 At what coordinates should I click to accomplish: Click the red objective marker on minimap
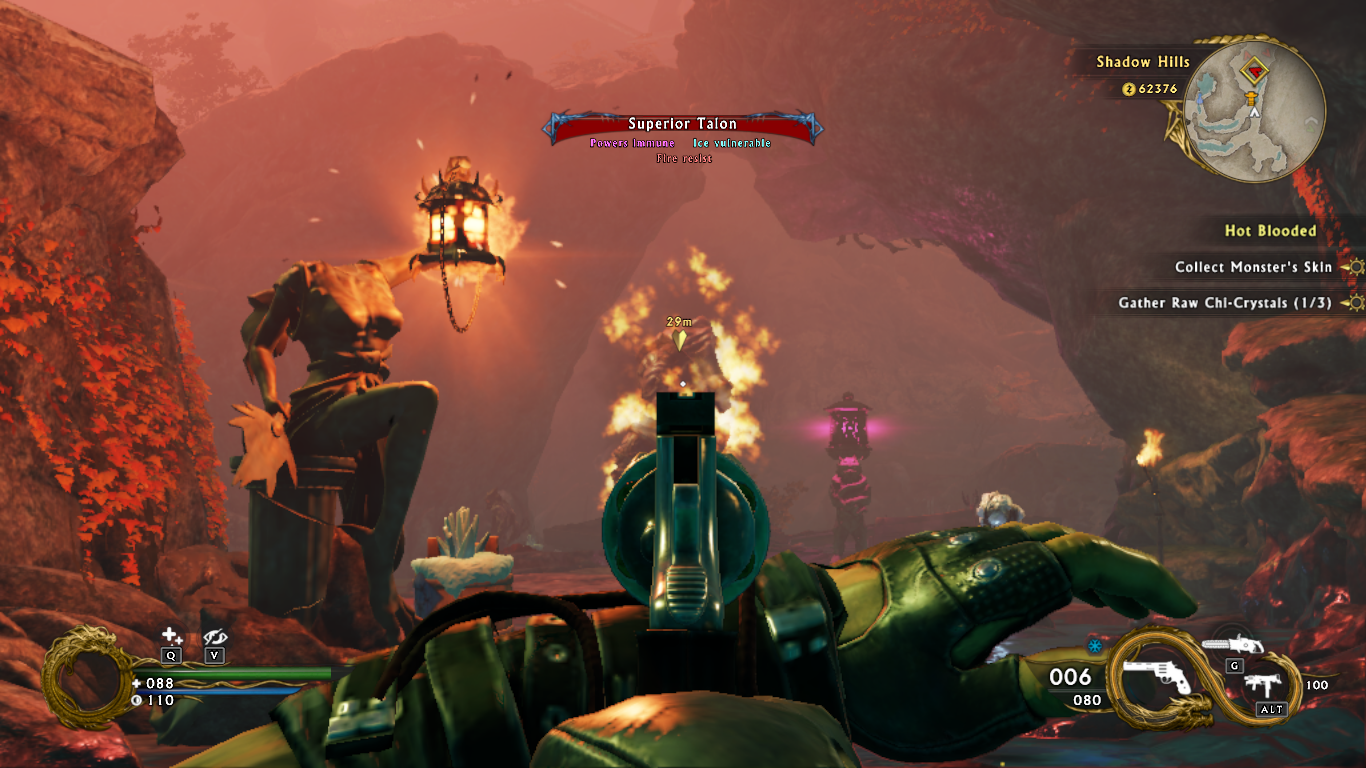click(x=1253, y=72)
